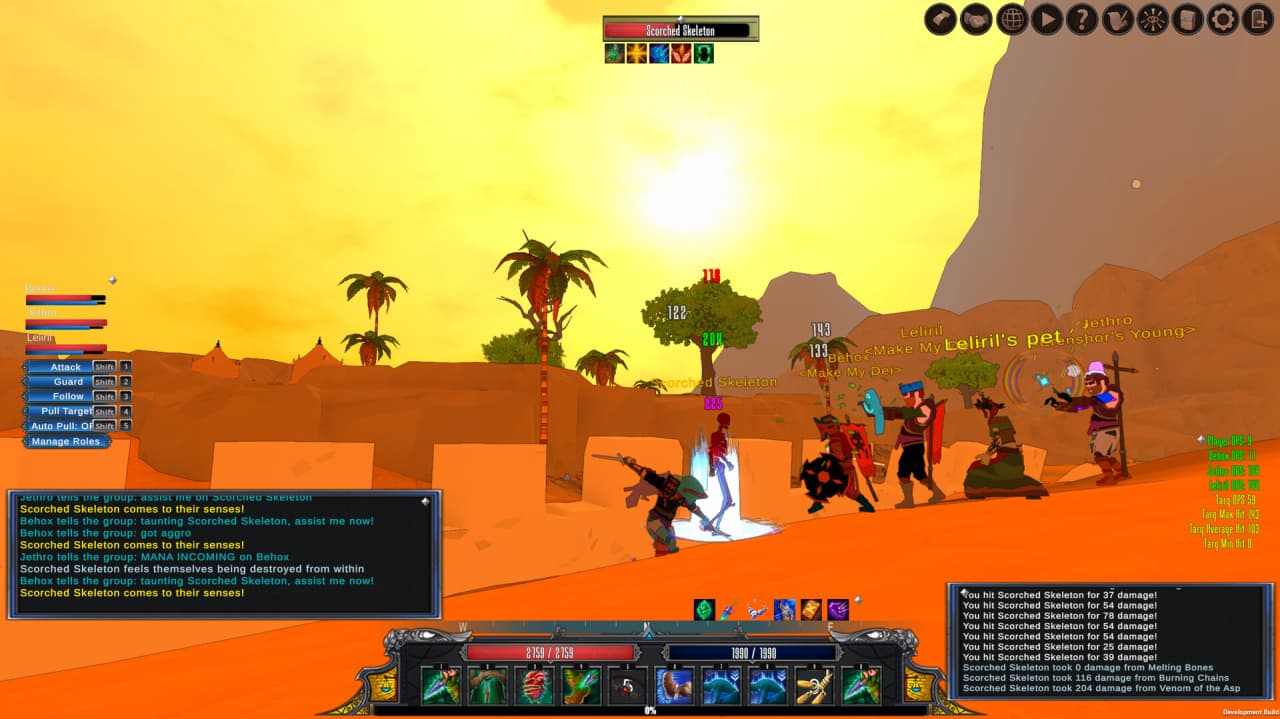Open the globe world map icon

coord(1012,19)
